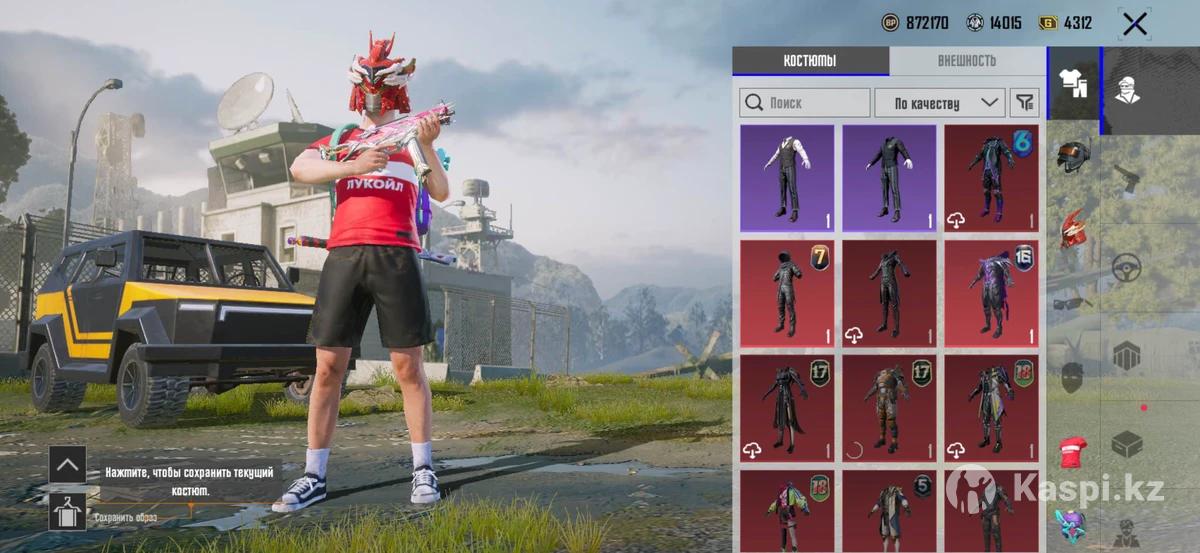Close the wardrobe with the X button
The image size is (1200, 553).
click(1134, 24)
